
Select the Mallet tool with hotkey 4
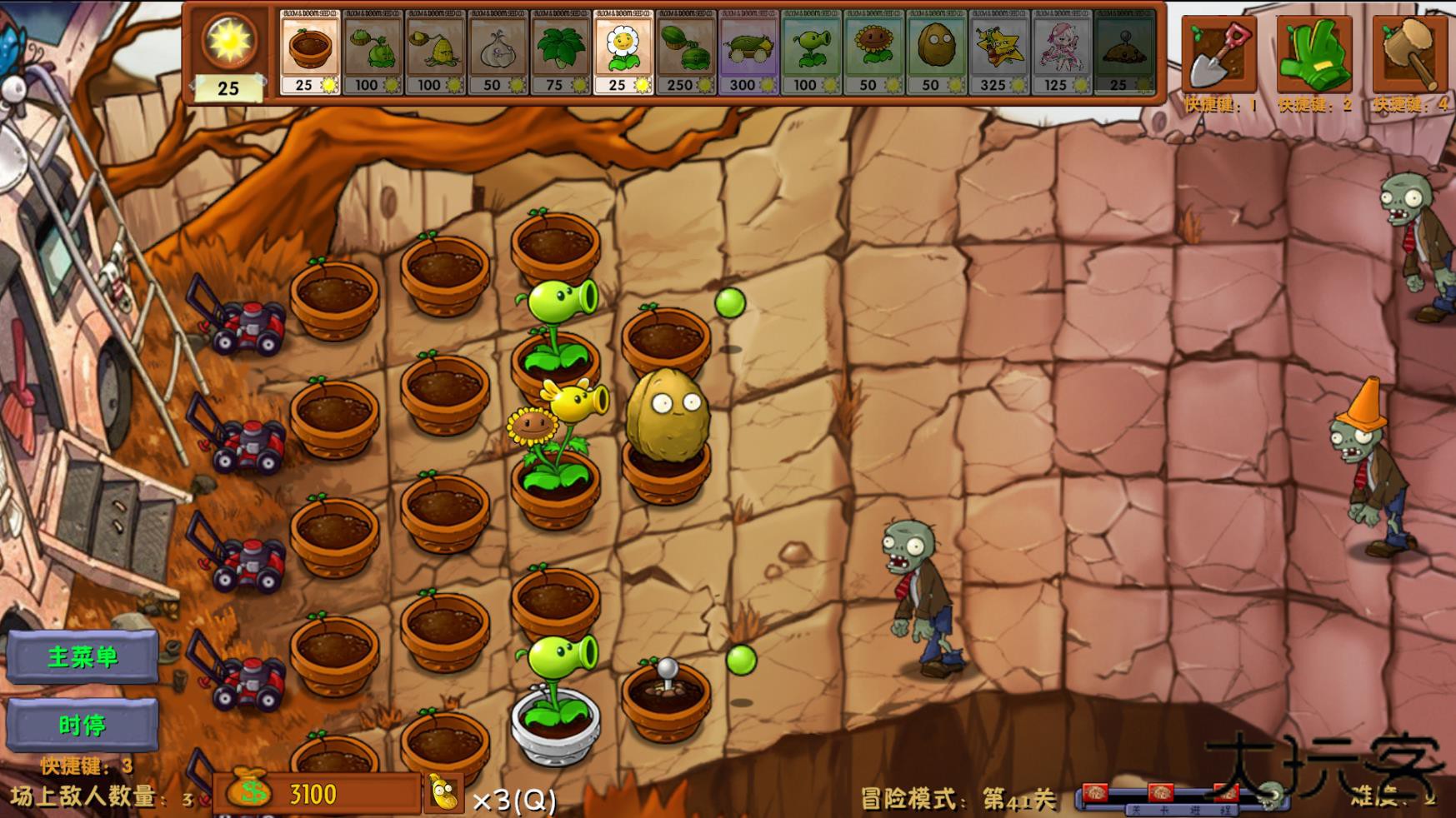(1409, 50)
